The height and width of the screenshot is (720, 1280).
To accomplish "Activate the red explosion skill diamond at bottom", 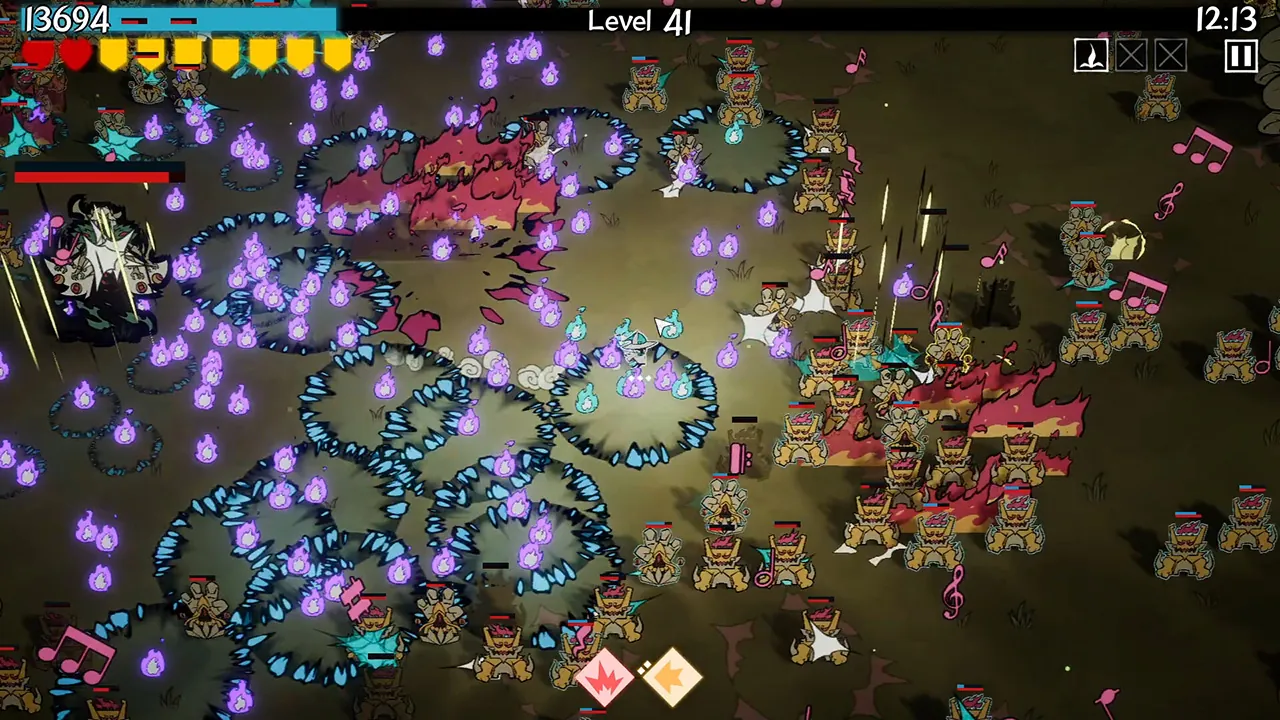I will [603, 678].
